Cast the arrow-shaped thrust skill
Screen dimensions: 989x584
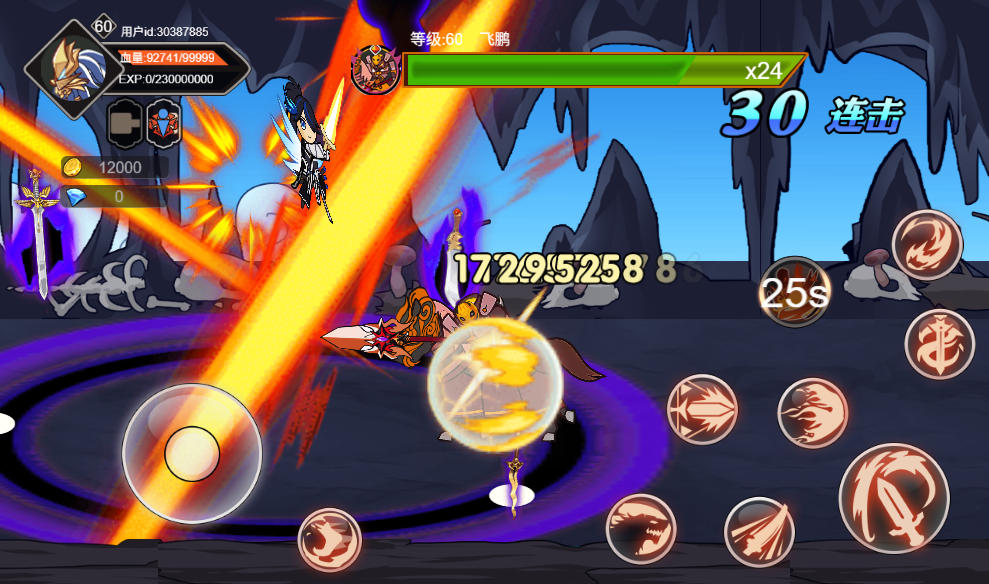(x=702, y=409)
